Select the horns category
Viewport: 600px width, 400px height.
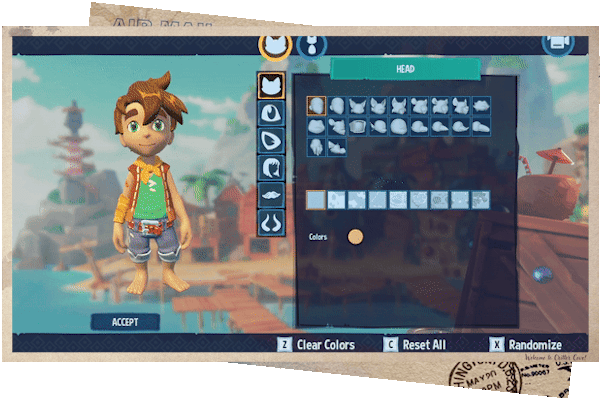coord(270,223)
